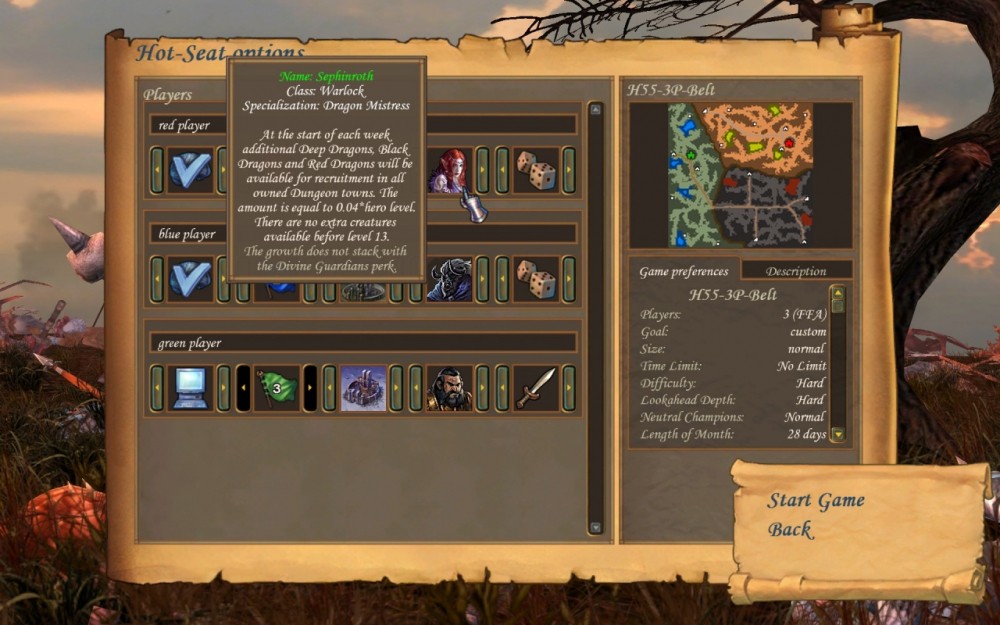Click the H55-3P-Belt map preview
The height and width of the screenshot is (625, 1000).
tap(740, 174)
